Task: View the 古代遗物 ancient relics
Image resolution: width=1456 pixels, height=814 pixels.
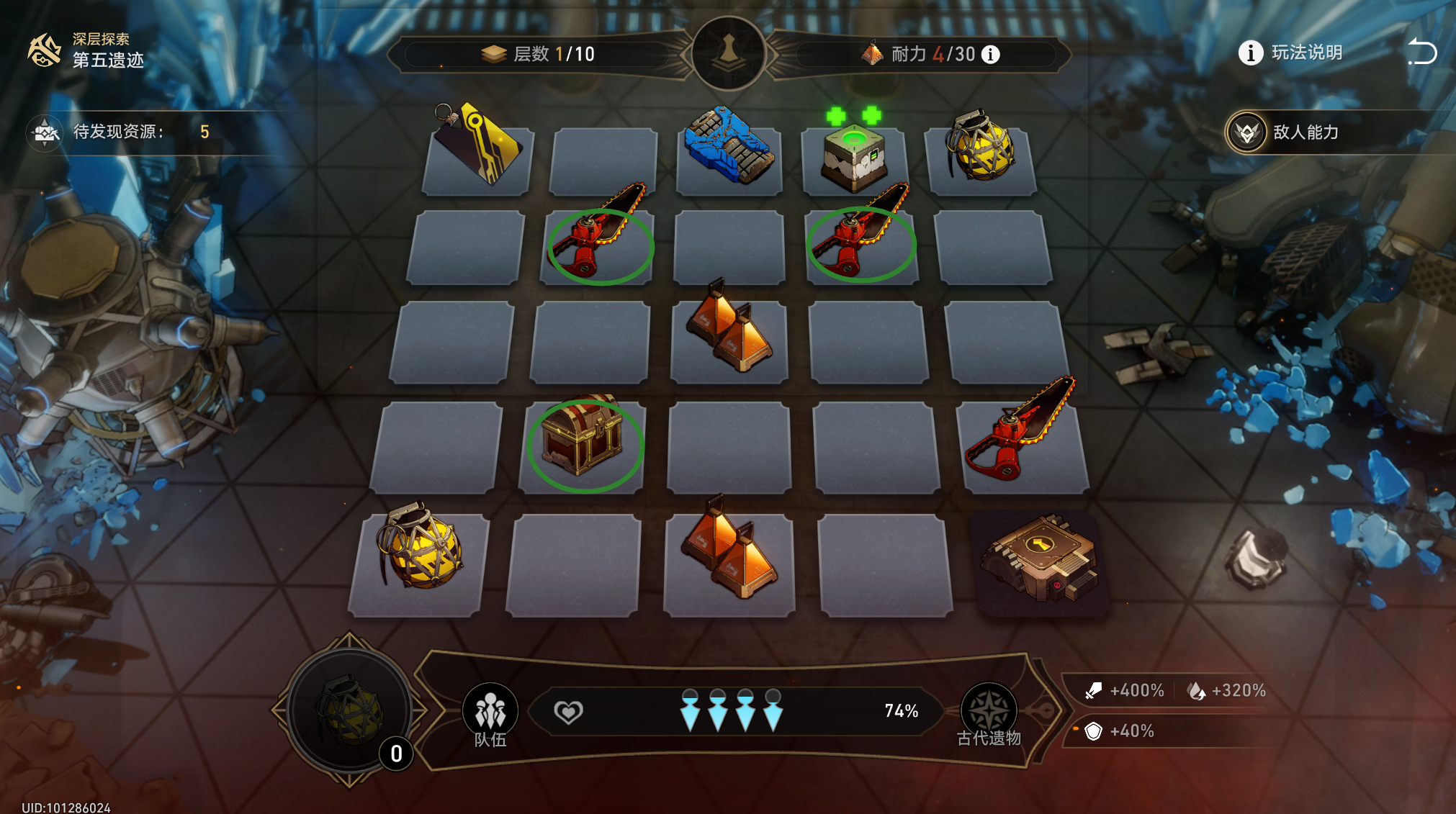Action: point(989,713)
